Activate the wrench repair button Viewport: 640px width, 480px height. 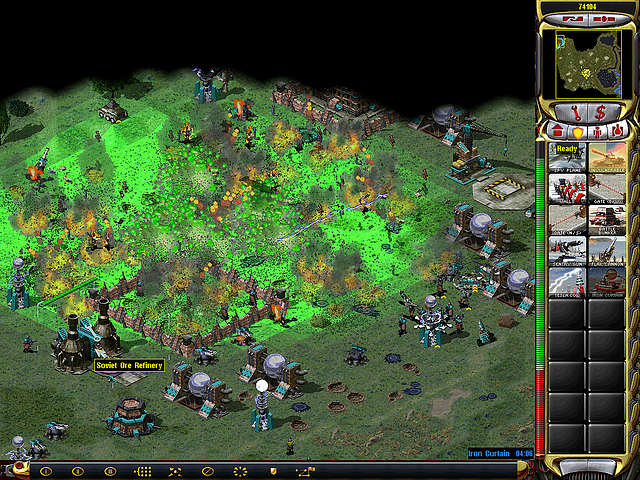tap(577, 112)
